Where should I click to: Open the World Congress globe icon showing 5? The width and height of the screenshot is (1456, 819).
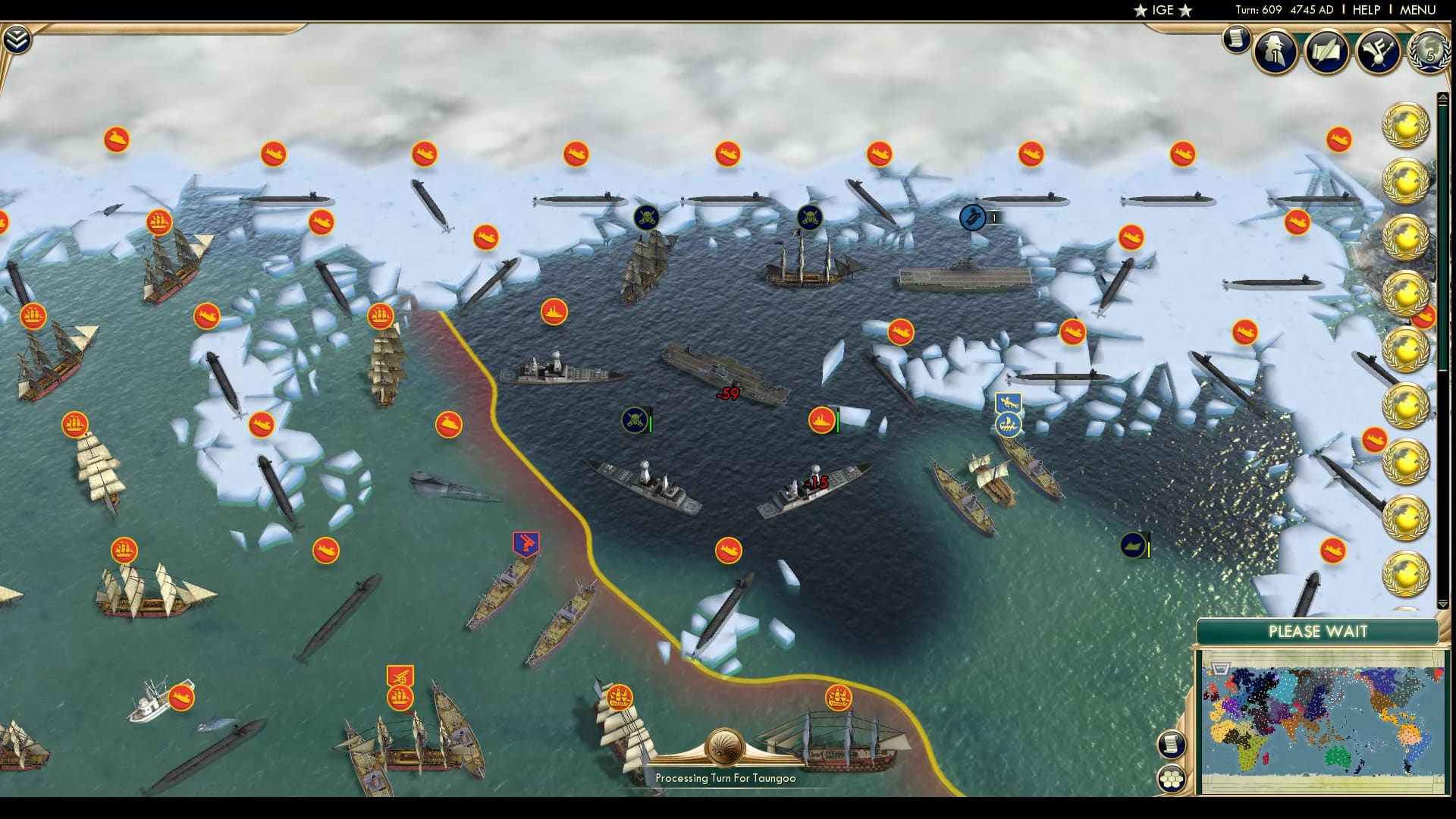tap(1428, 52)
